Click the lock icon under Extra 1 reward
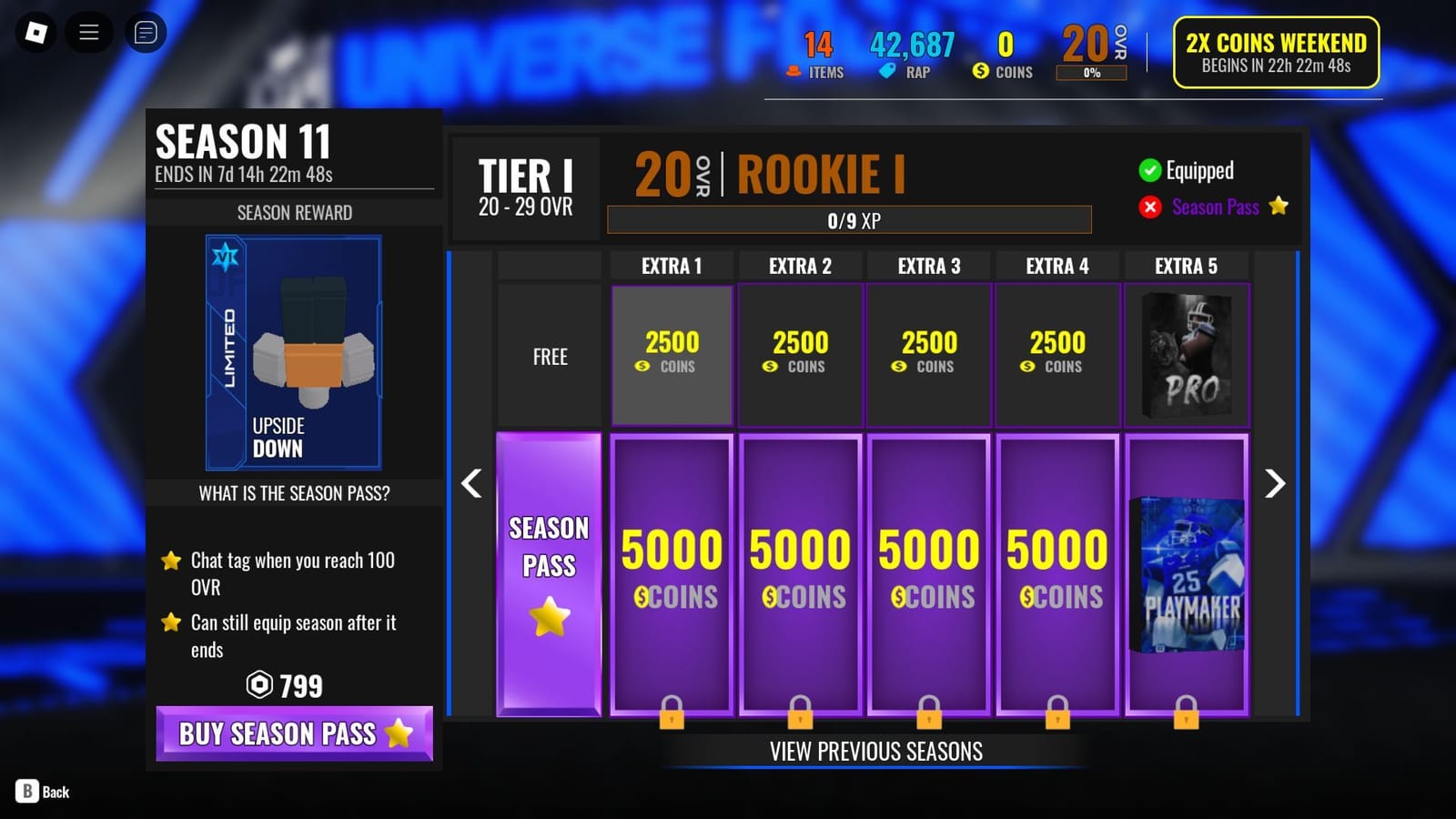 pyautogui.click(x=672, y=715)
